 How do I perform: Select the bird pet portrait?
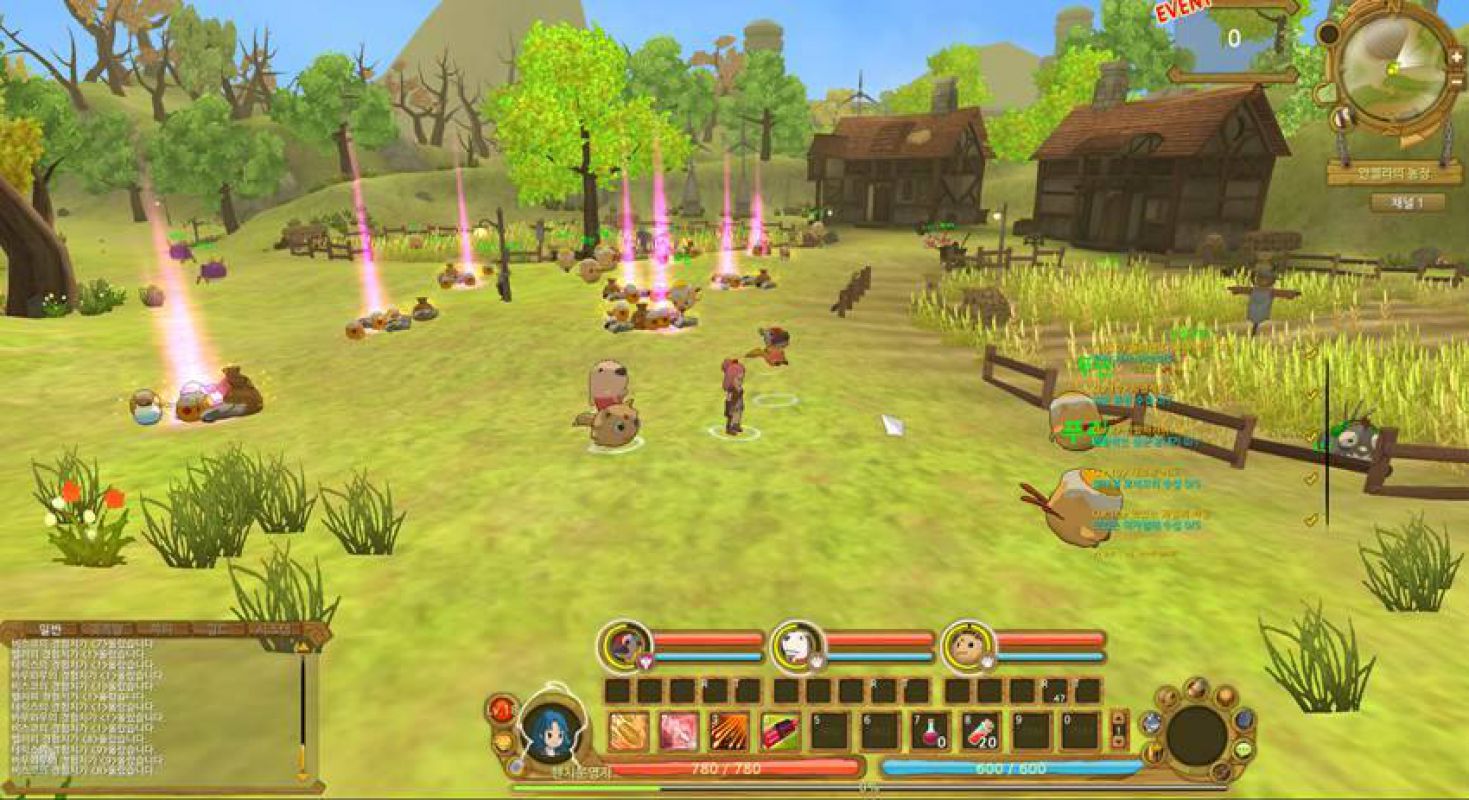pos(626,645)
